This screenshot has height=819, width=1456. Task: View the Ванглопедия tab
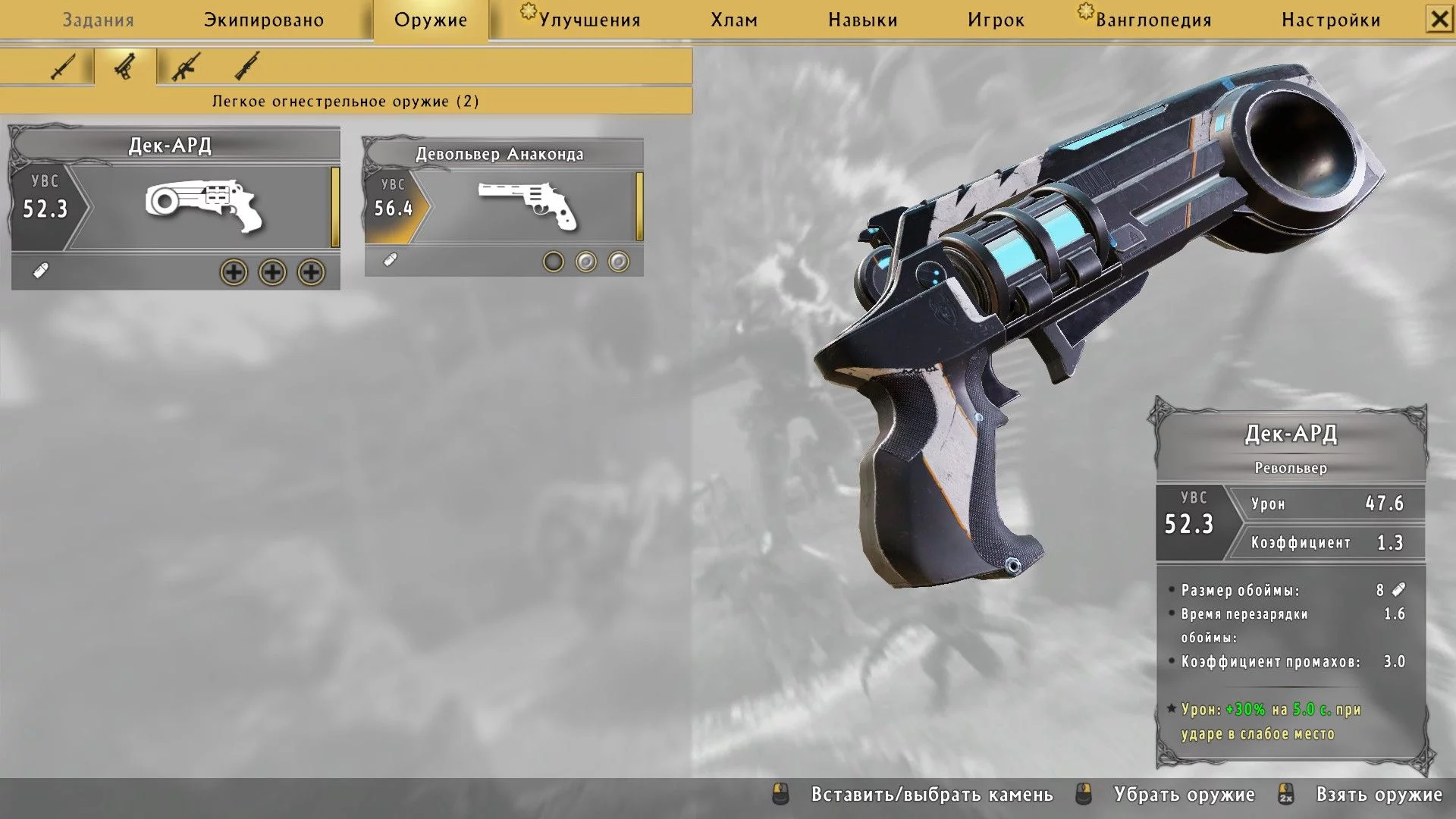tap(1153, 20)
